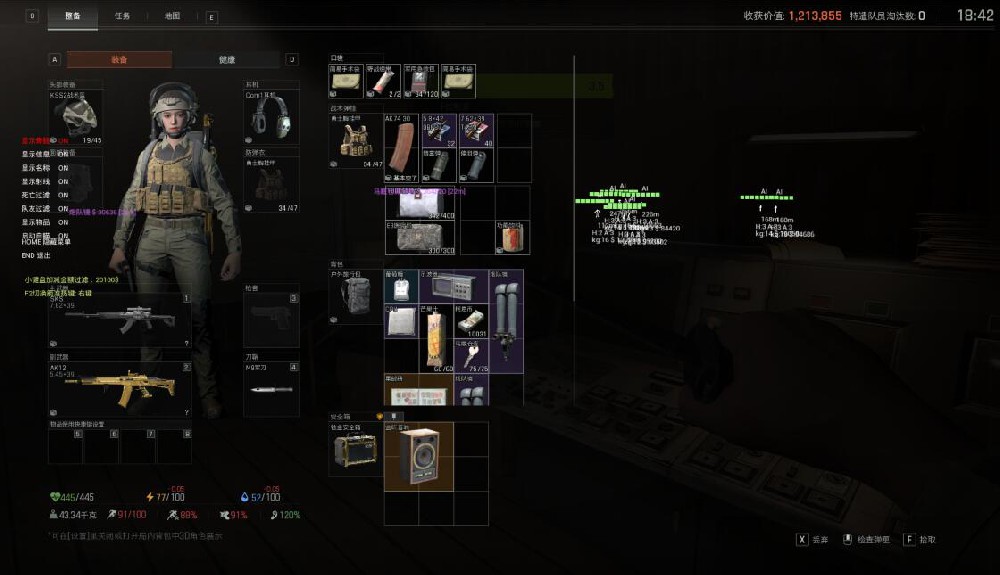Screen dimensions: 1000x575
Task: Click the outdoor backpack slot
Action: pos(355,295)
